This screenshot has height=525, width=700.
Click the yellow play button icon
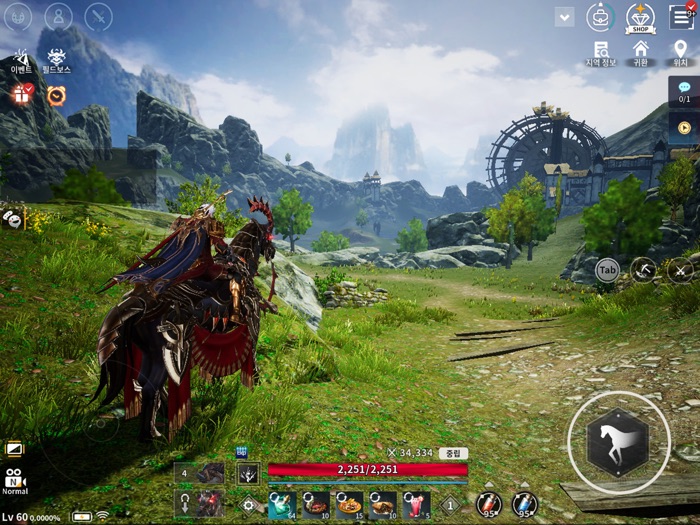pos(684,127)
